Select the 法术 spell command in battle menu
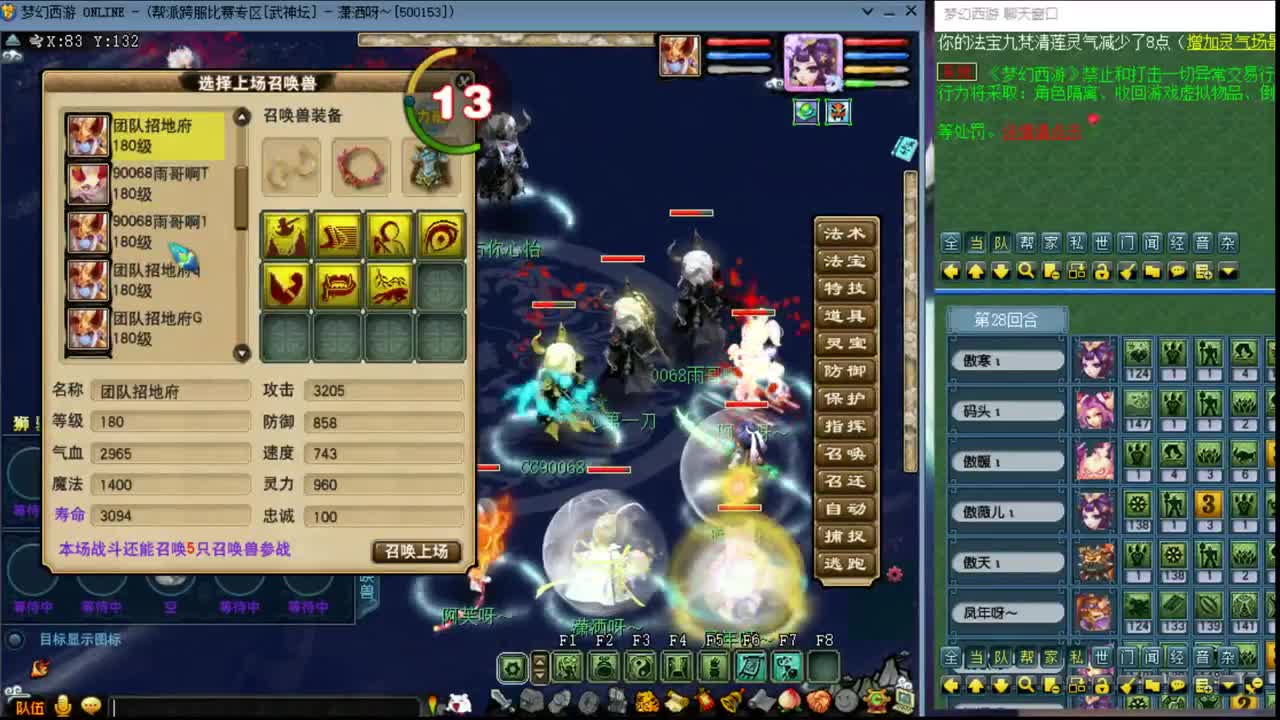This screenshot has height=720, width=1280. click(843, 233)
